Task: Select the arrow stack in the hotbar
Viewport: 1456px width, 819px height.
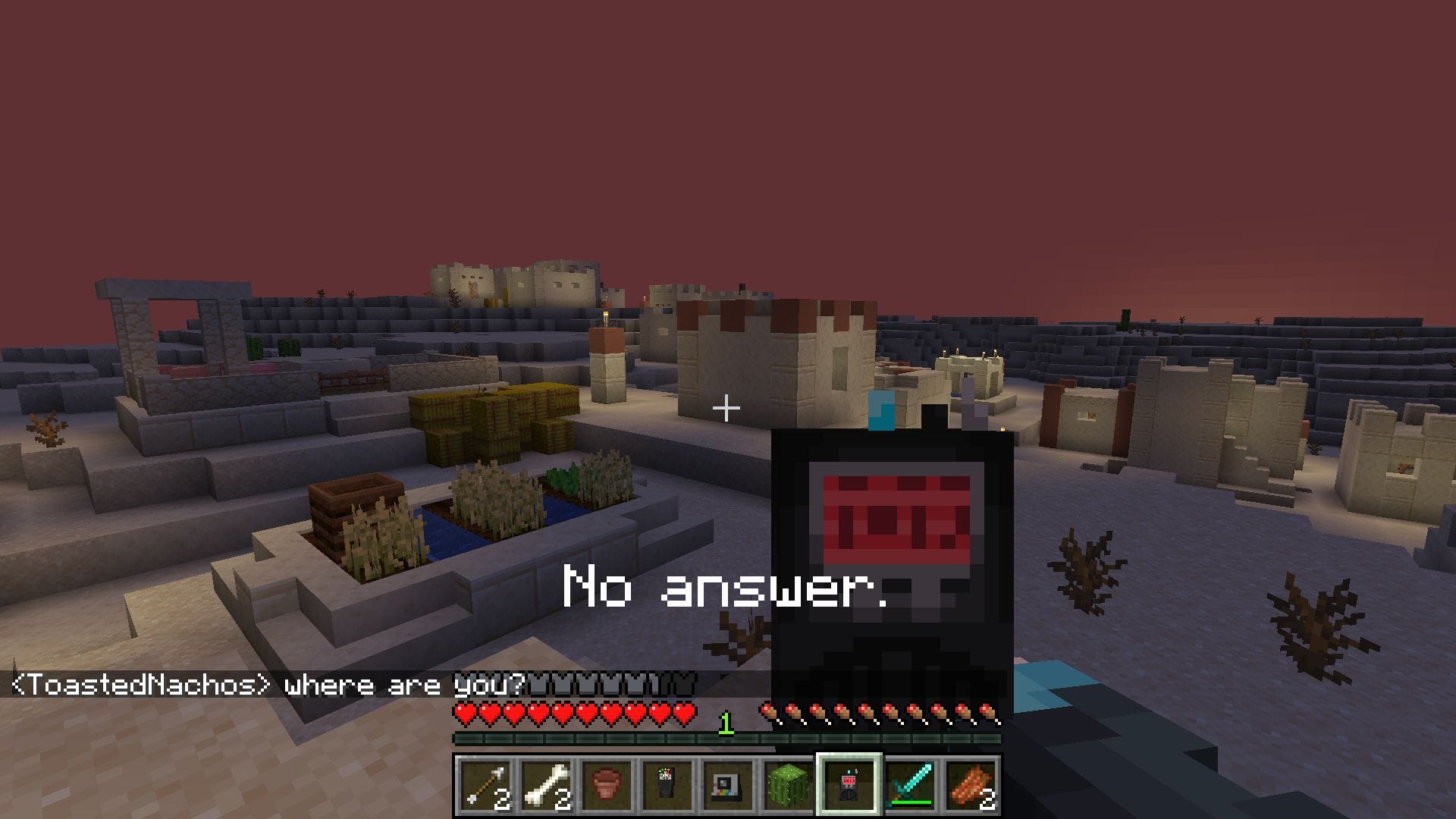Action: point(485,785)
